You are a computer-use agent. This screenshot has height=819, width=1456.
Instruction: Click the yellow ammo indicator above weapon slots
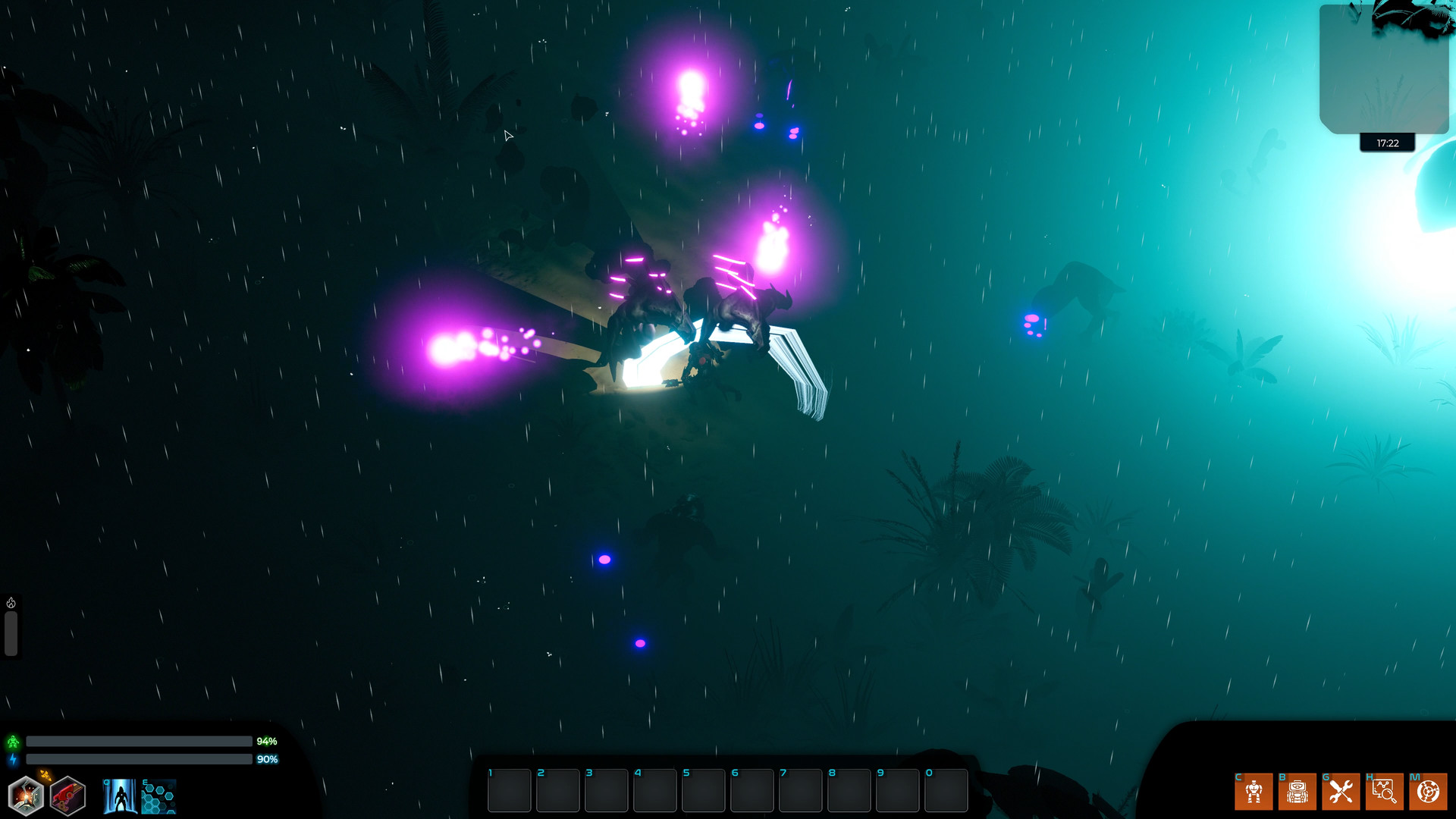point(44,775)
